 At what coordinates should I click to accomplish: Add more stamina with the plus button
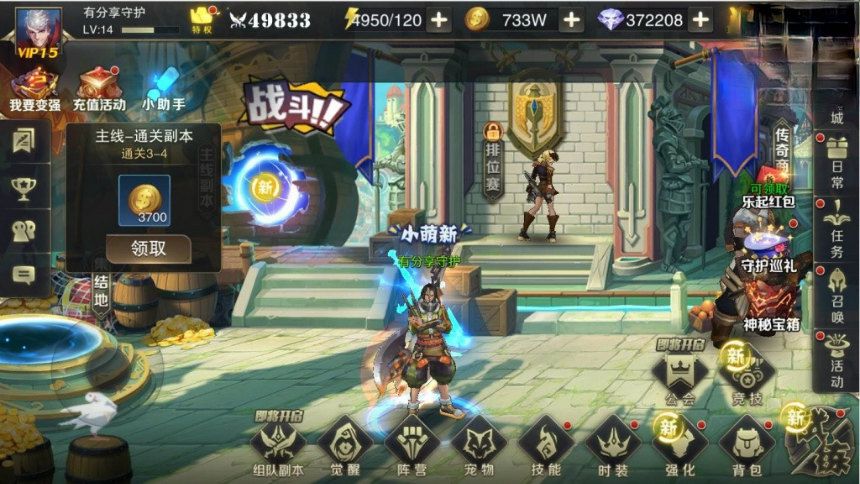pyautogui.click(x=438, y=20)
